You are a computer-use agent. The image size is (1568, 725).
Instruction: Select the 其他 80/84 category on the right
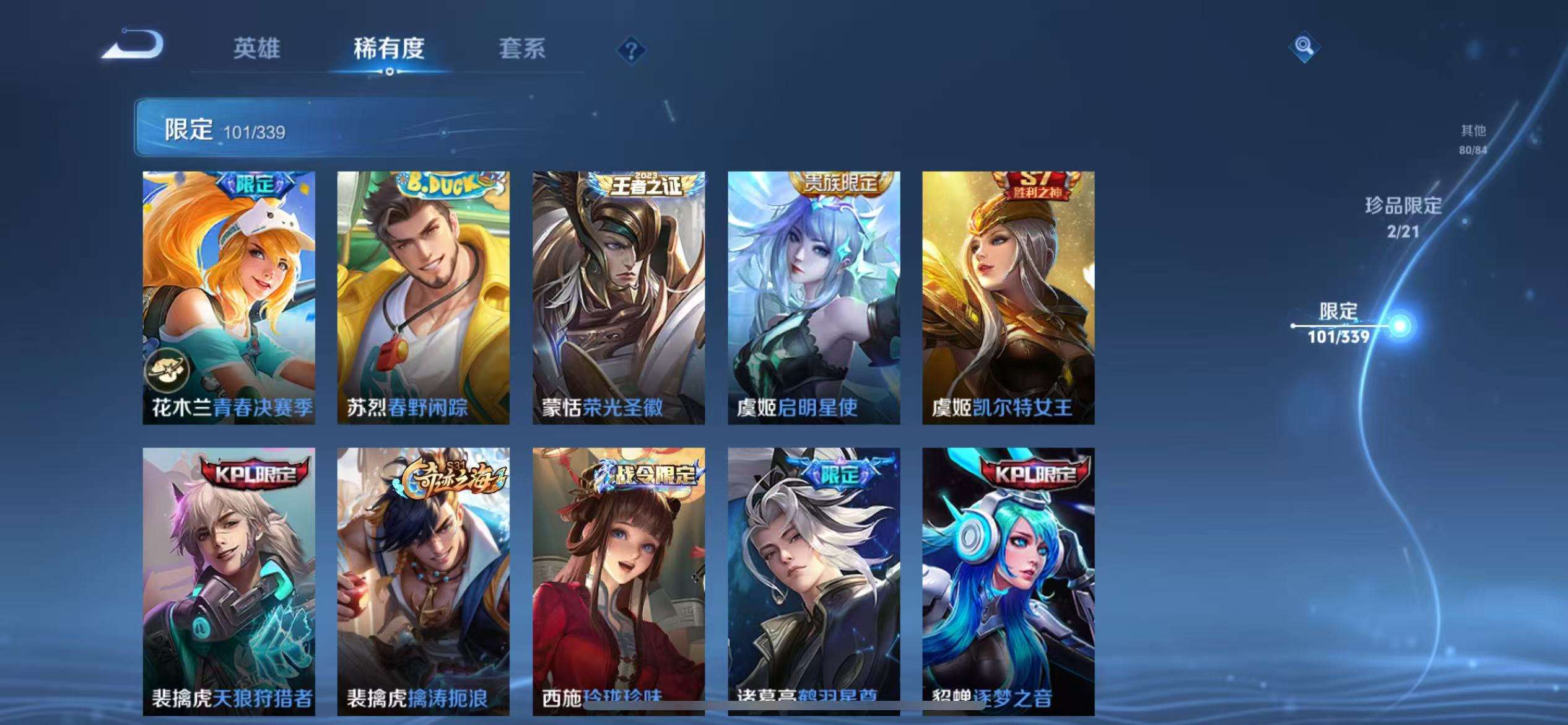tap(1473, 138)
